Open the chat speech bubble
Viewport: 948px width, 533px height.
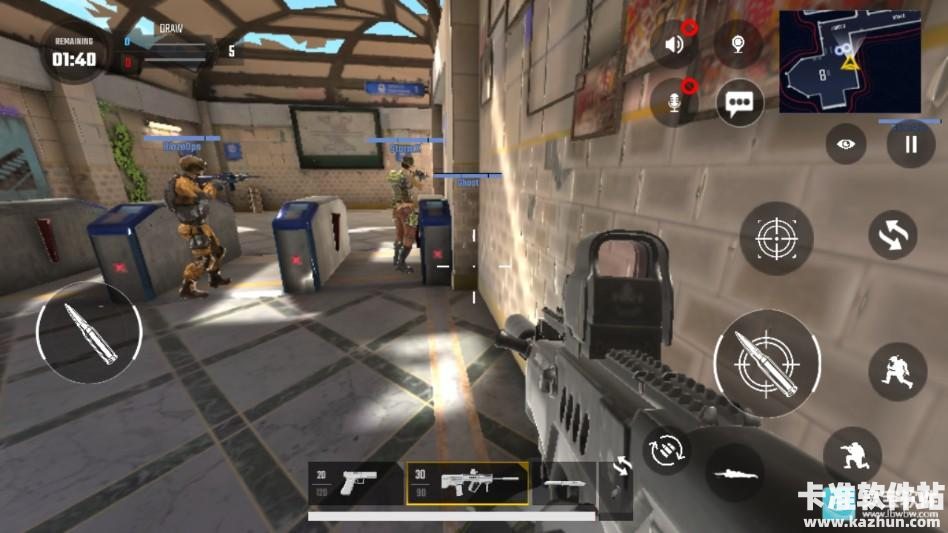(x=740, y=102)
